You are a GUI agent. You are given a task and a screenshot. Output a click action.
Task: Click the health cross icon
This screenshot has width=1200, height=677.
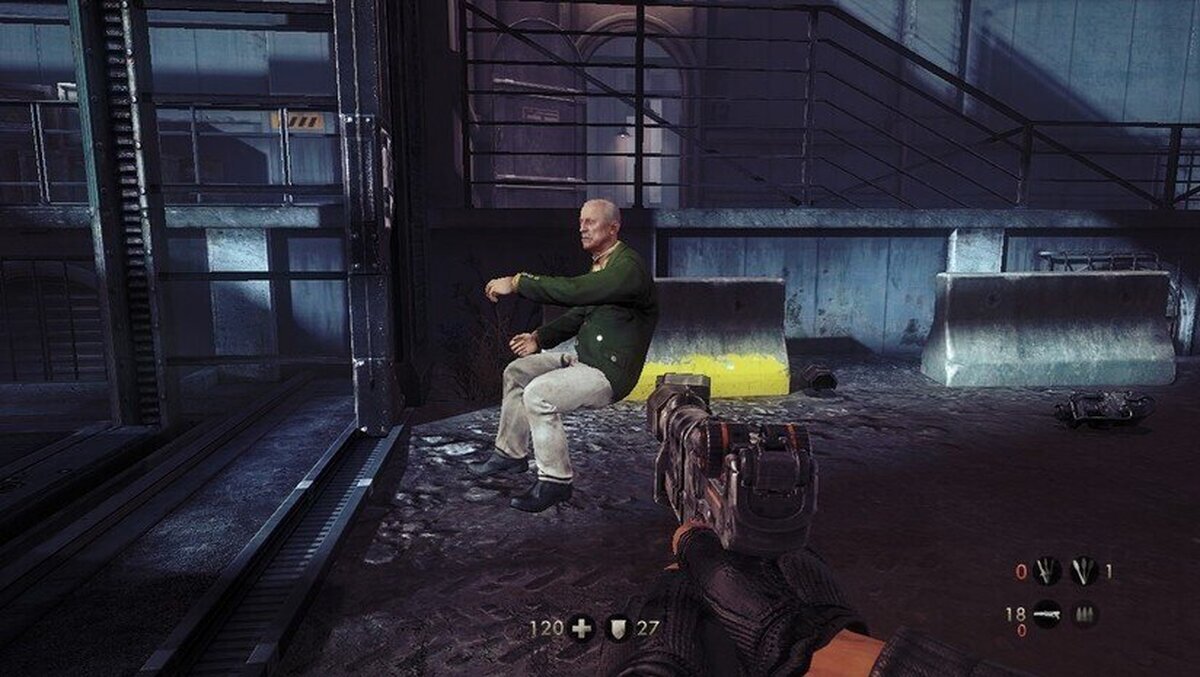[x=581, y=628]
